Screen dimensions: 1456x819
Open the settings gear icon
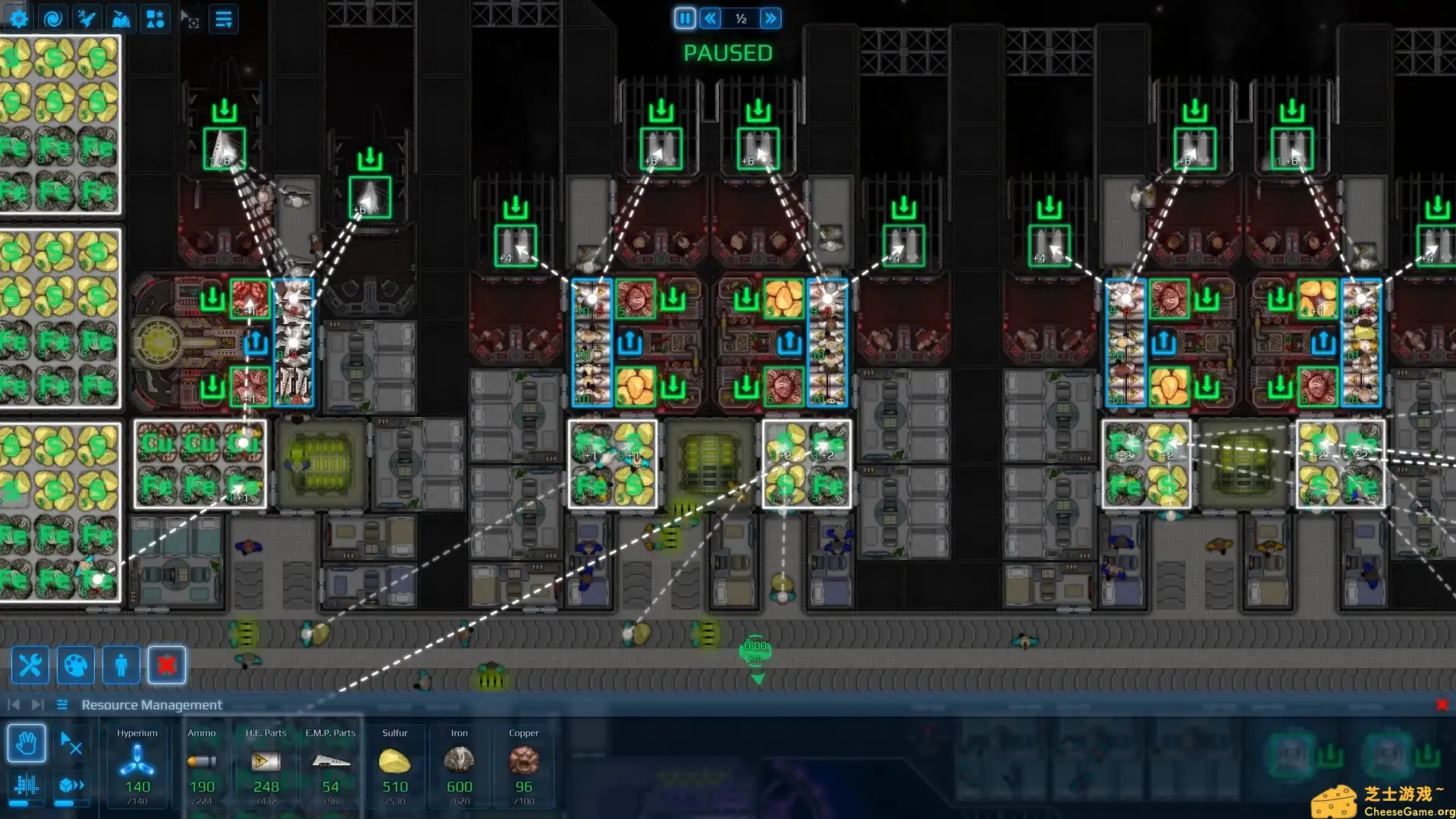17,17
